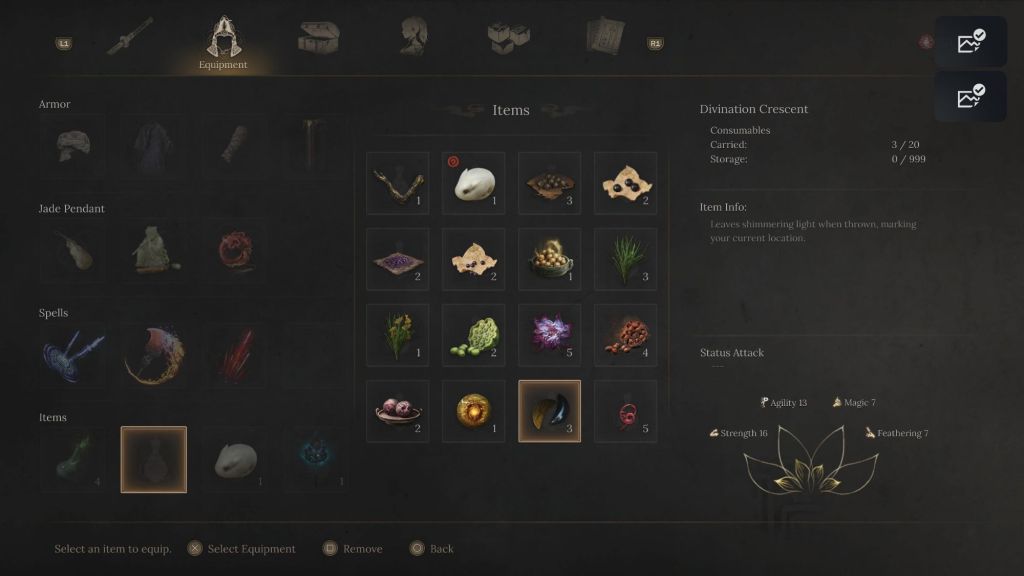Open the head armor slot
Screen dimensions: 1024x576
pos(72,146)
